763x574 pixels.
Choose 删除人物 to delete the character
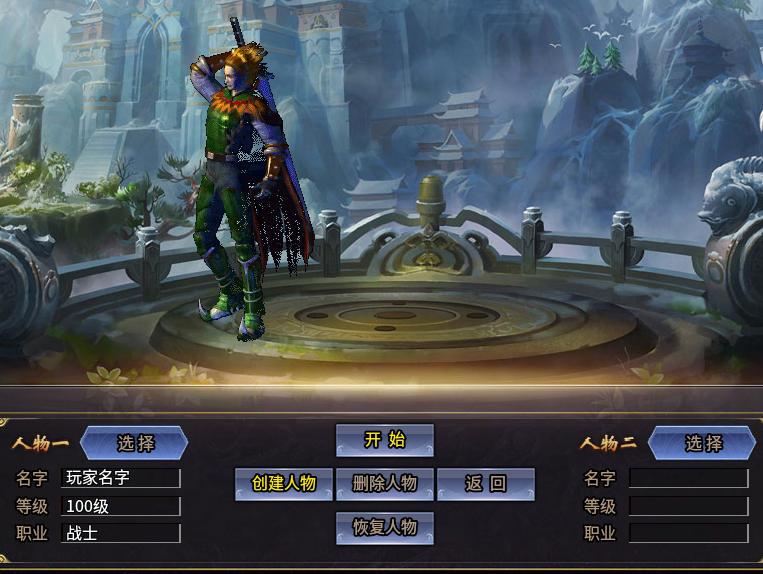(385, 484)
